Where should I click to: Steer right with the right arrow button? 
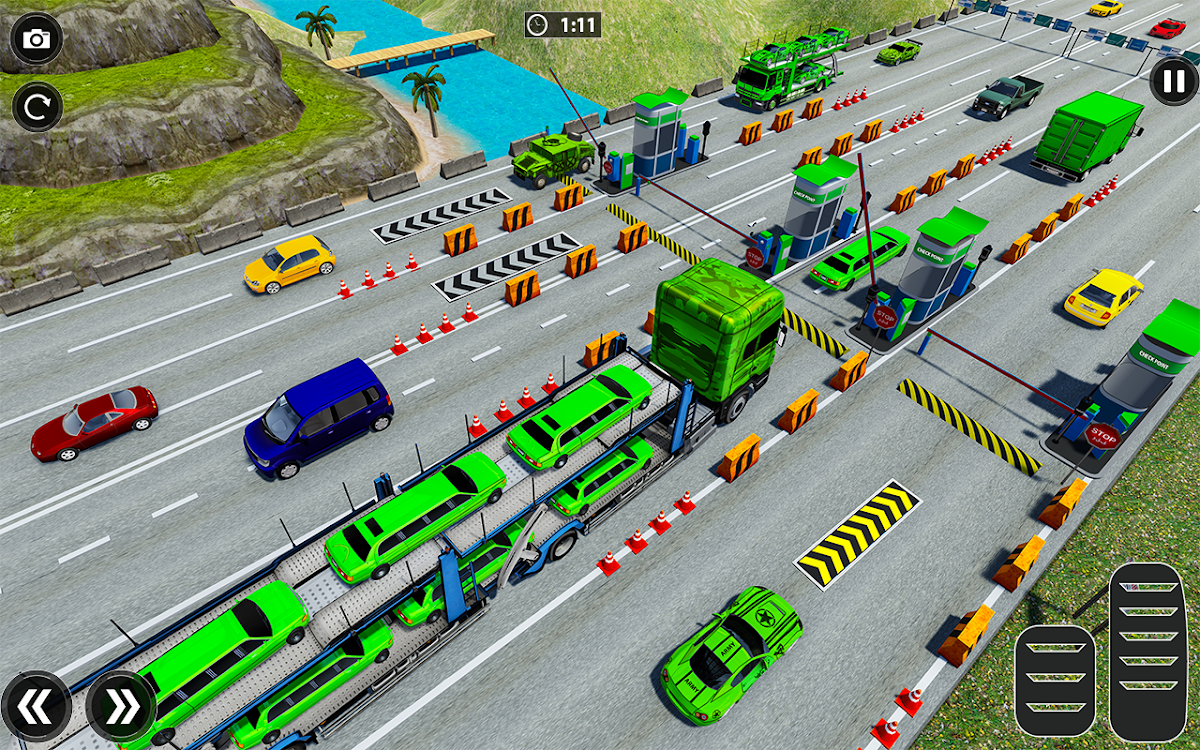tap(120, 707)
